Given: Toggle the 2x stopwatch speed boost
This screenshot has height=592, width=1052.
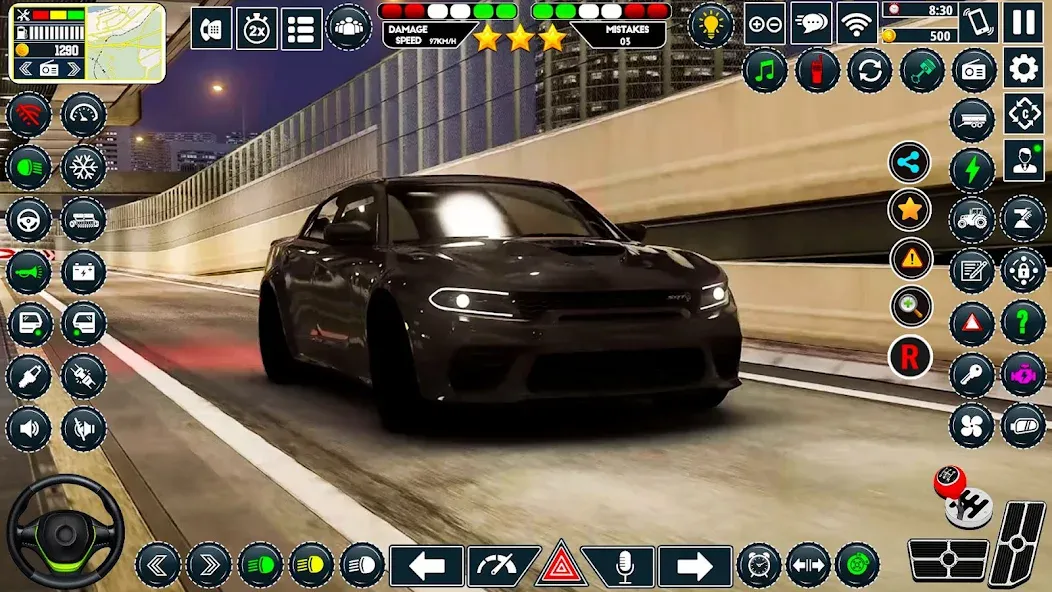Looking at the screenshot, I should (257, 28).
